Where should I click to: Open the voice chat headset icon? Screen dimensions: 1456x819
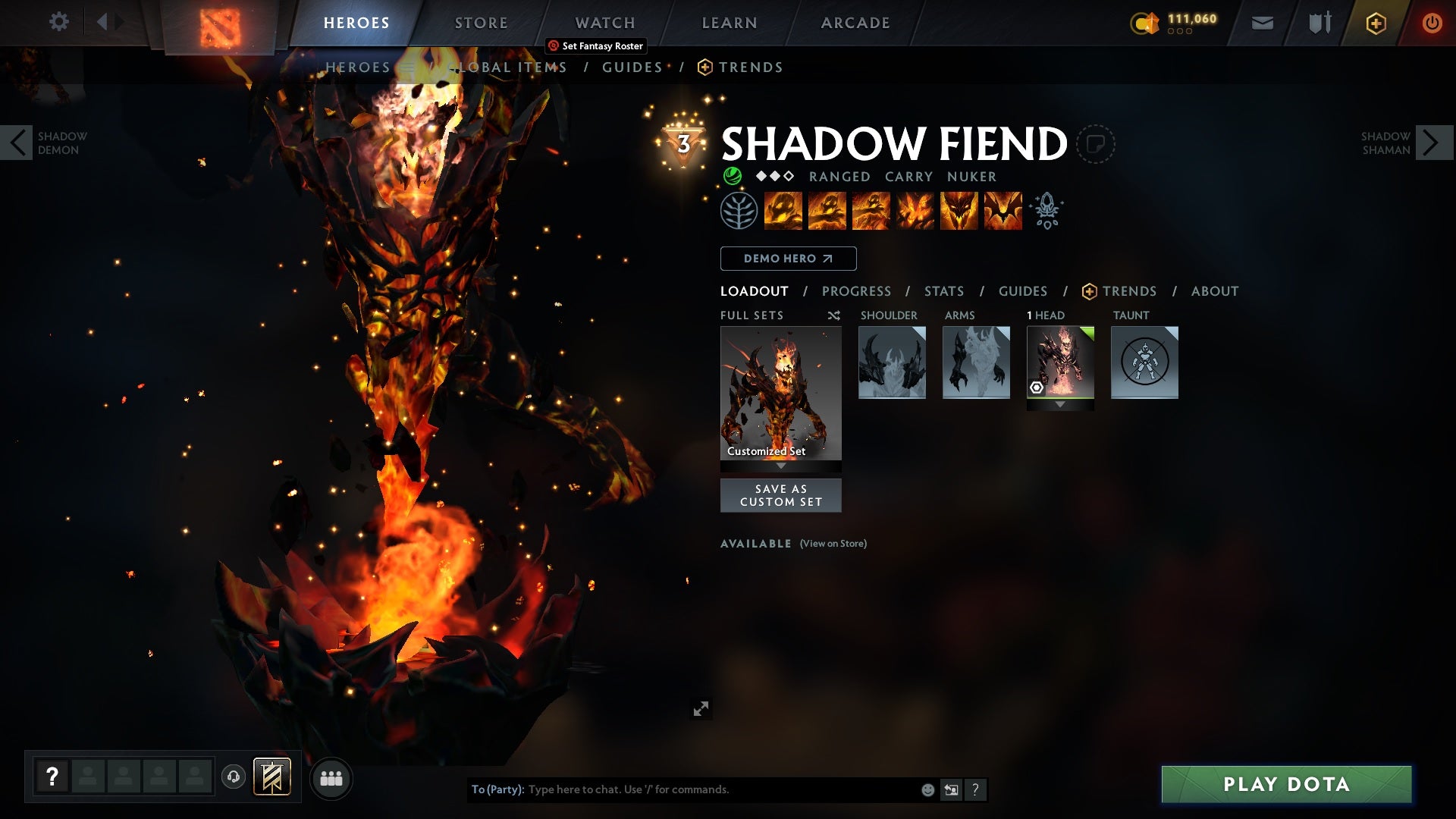232,779
